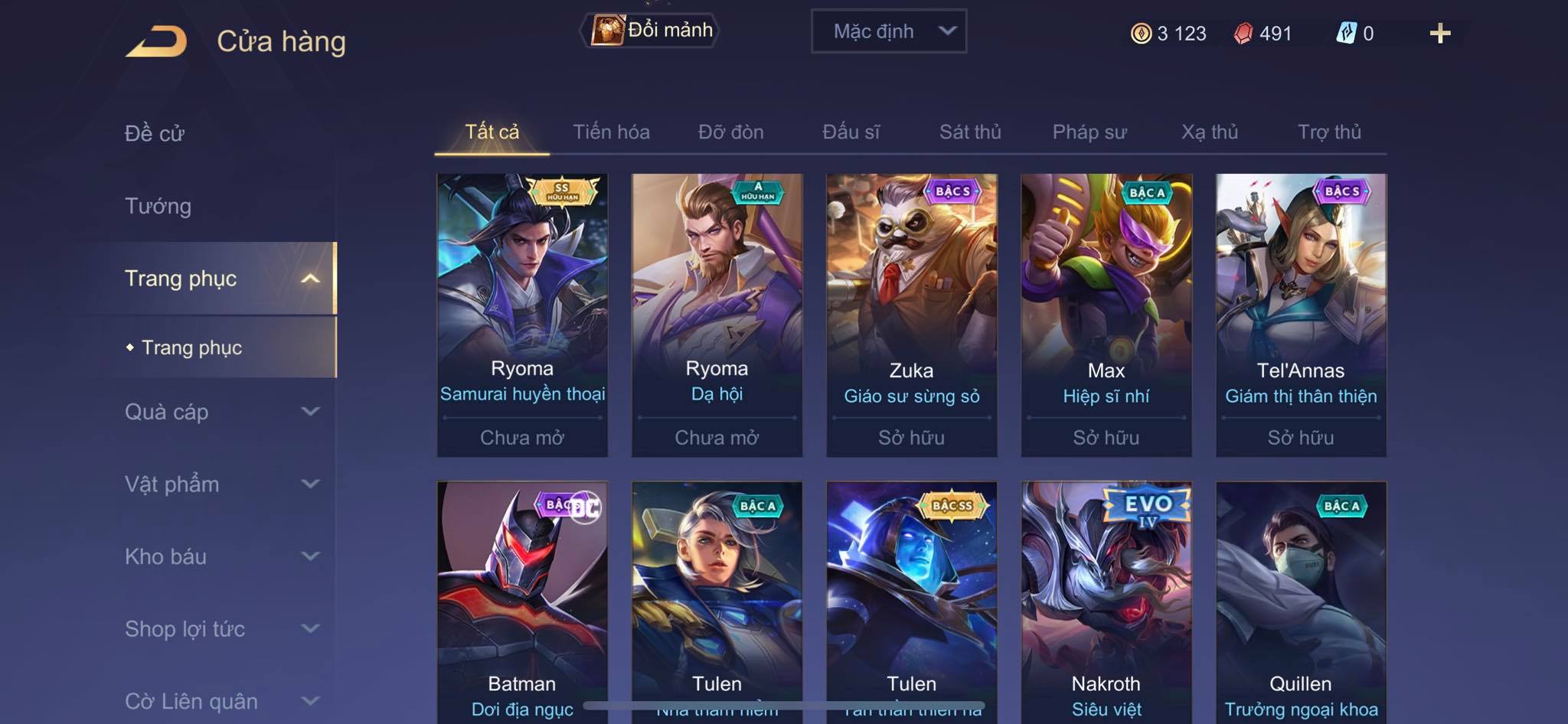This screenshot has width=1568, height=724.
Task: Select Ryoma Samurai huyền thoại skin card
Action: (x=522, y=314)
